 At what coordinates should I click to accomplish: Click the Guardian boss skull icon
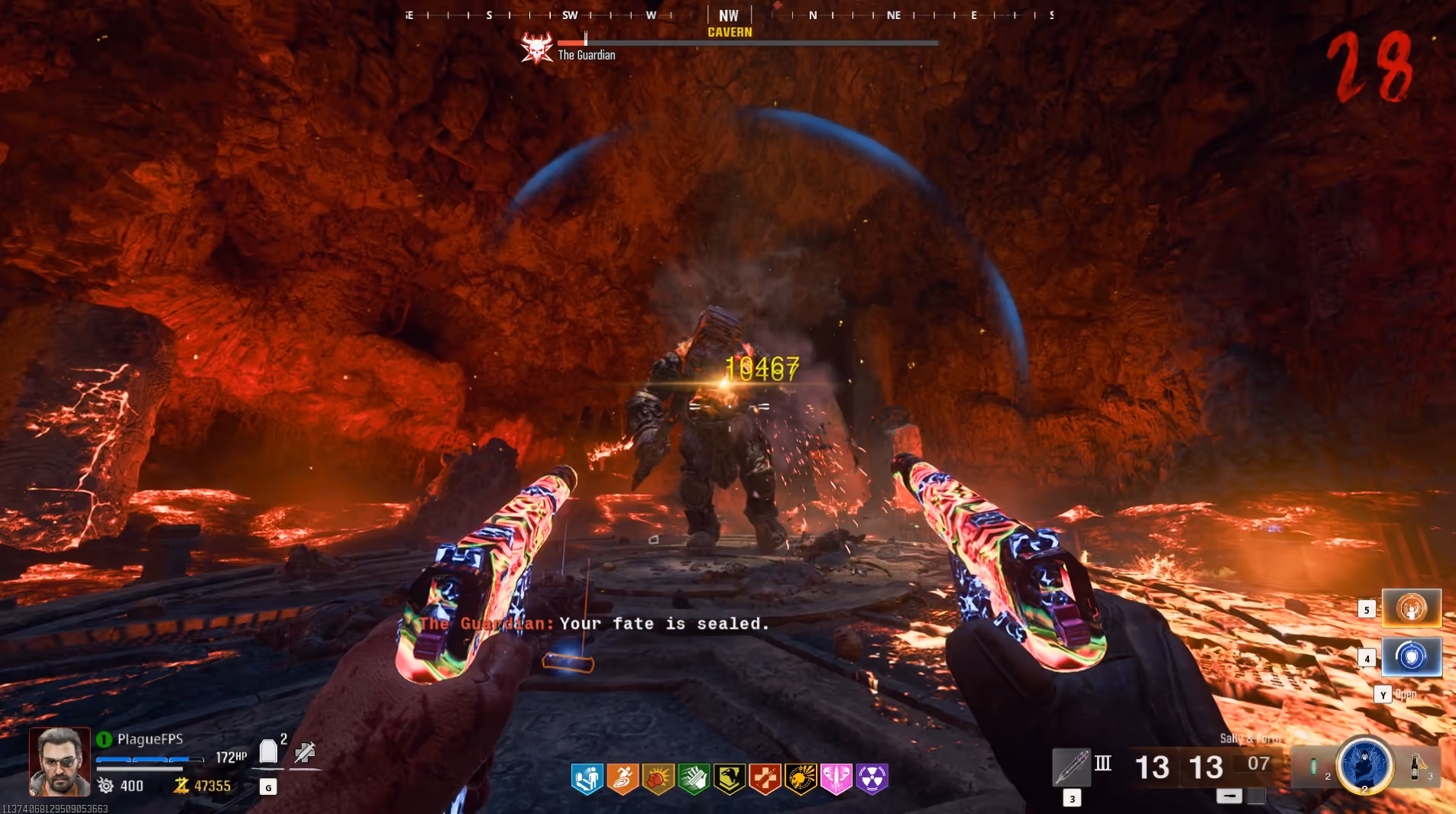click(x=536, y=49)
